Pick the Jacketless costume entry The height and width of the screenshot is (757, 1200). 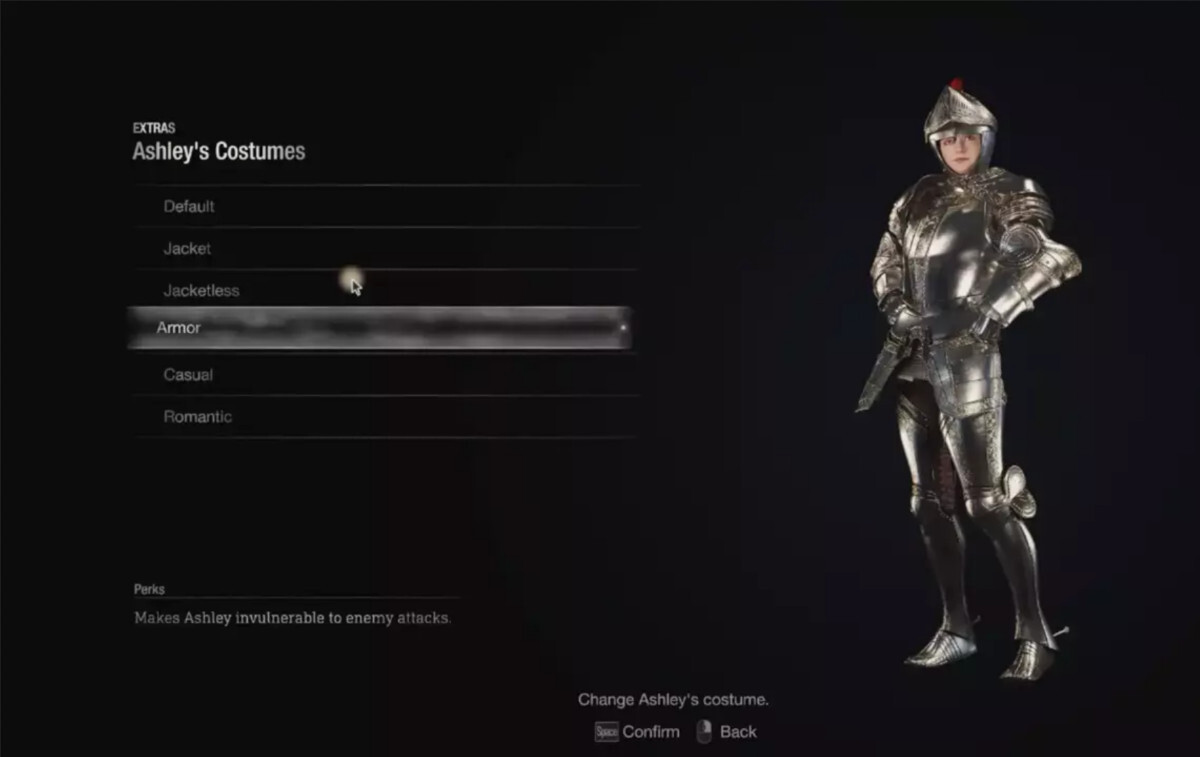(202, 291)
